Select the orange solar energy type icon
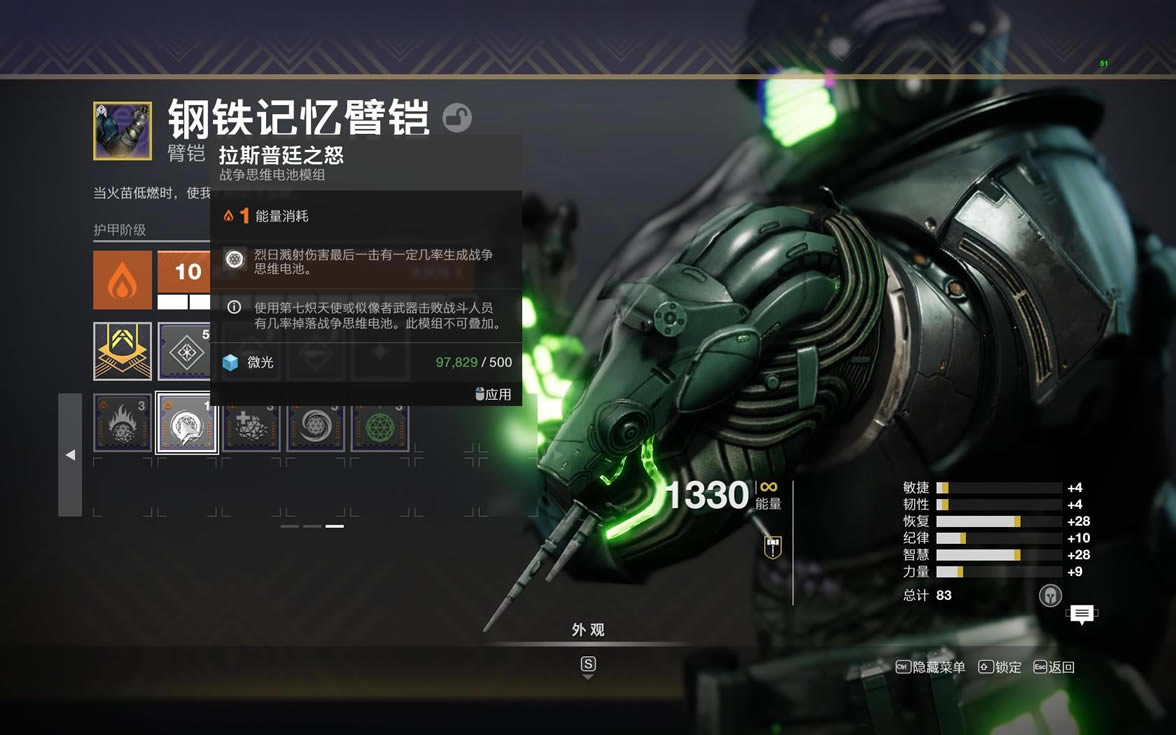The width and height of the screenshot is (1176, 735). [123, 280]
